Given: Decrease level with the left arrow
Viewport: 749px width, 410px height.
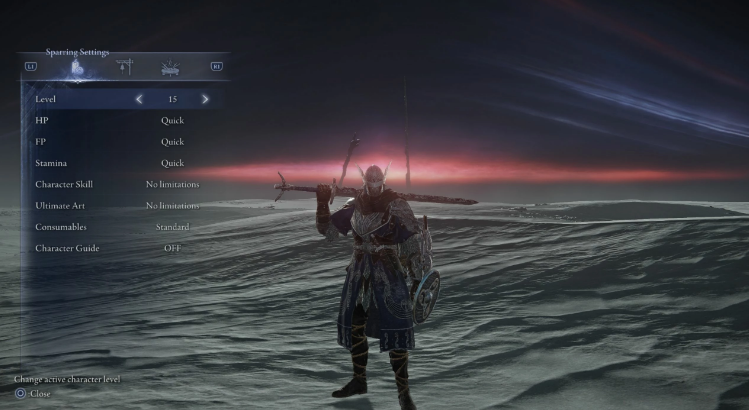Looking at the screenshot, I should pyautogui.click(x=139, y=99).
